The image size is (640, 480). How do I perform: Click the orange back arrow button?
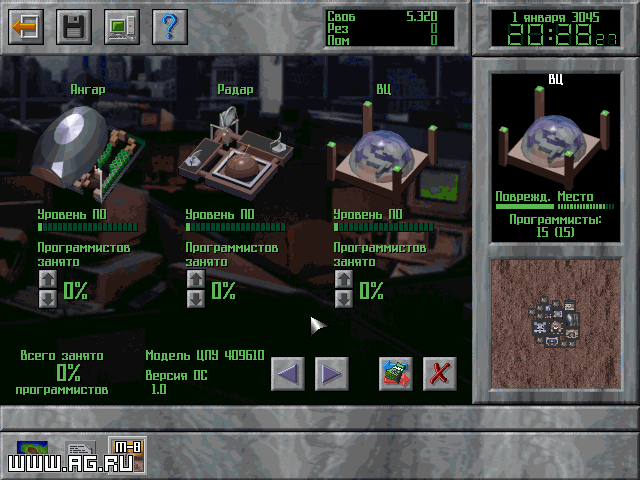pos(26,26)
